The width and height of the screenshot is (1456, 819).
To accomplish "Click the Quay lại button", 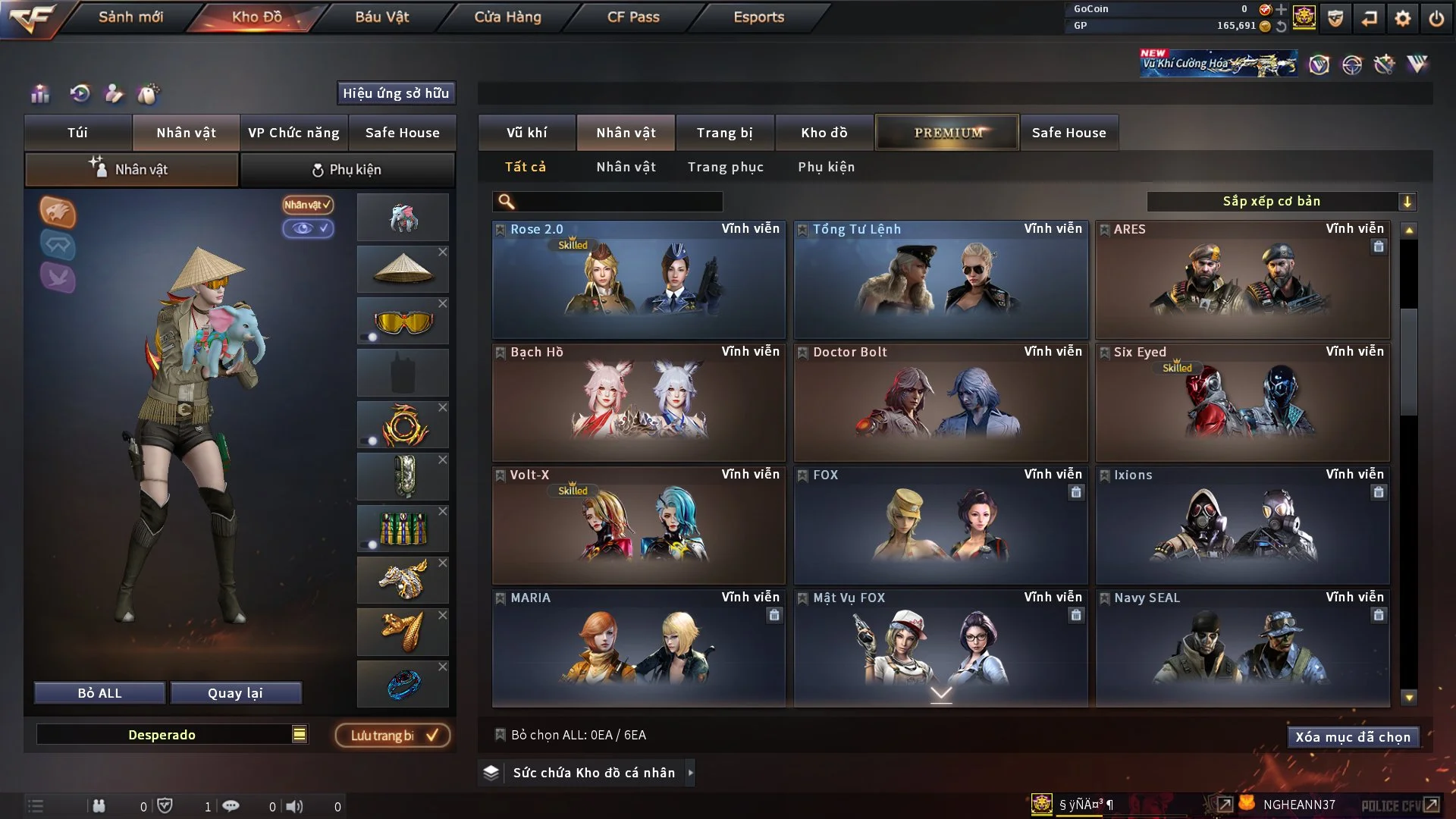I will (235, 693).
